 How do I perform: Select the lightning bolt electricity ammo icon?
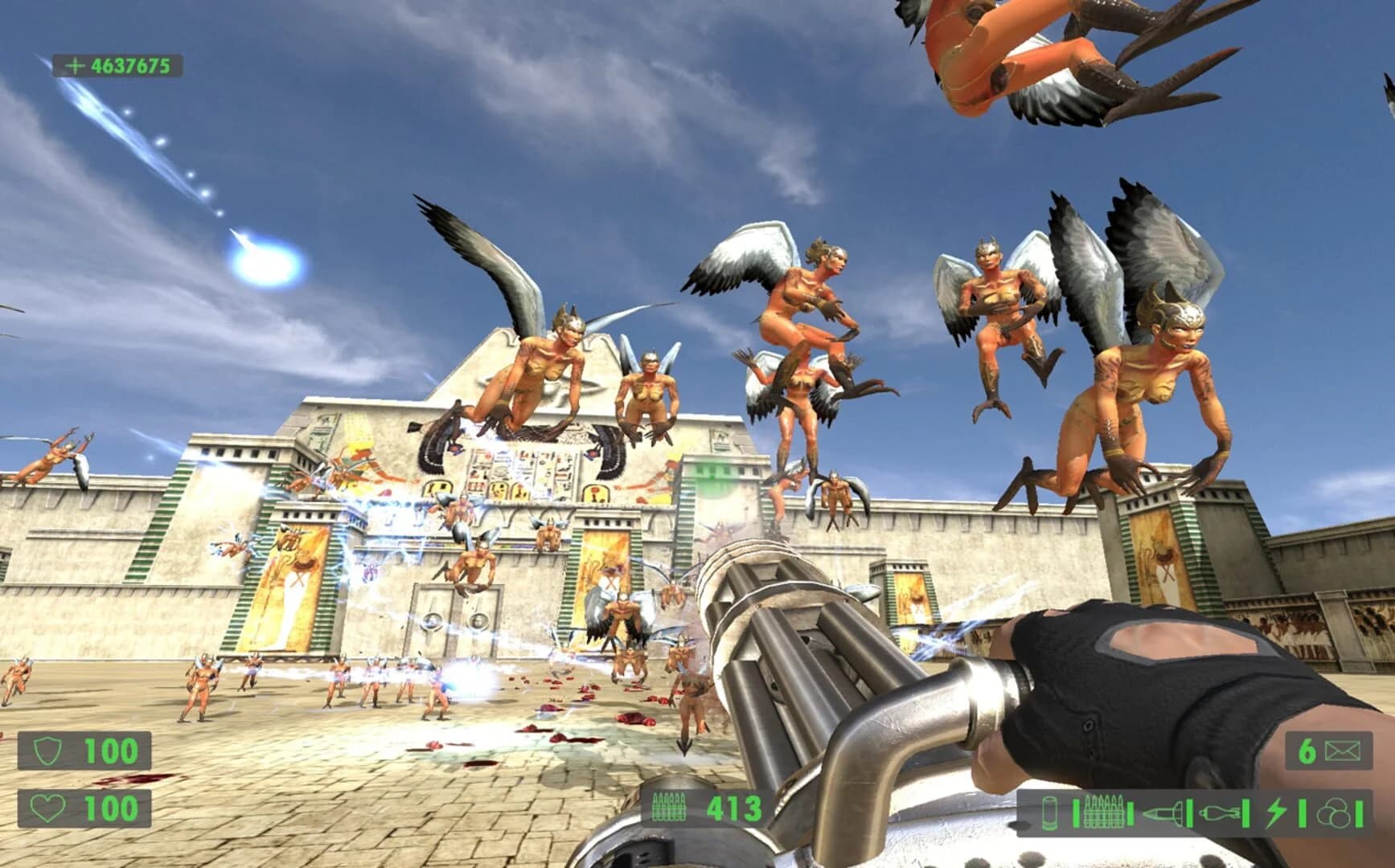[1276, 812]
